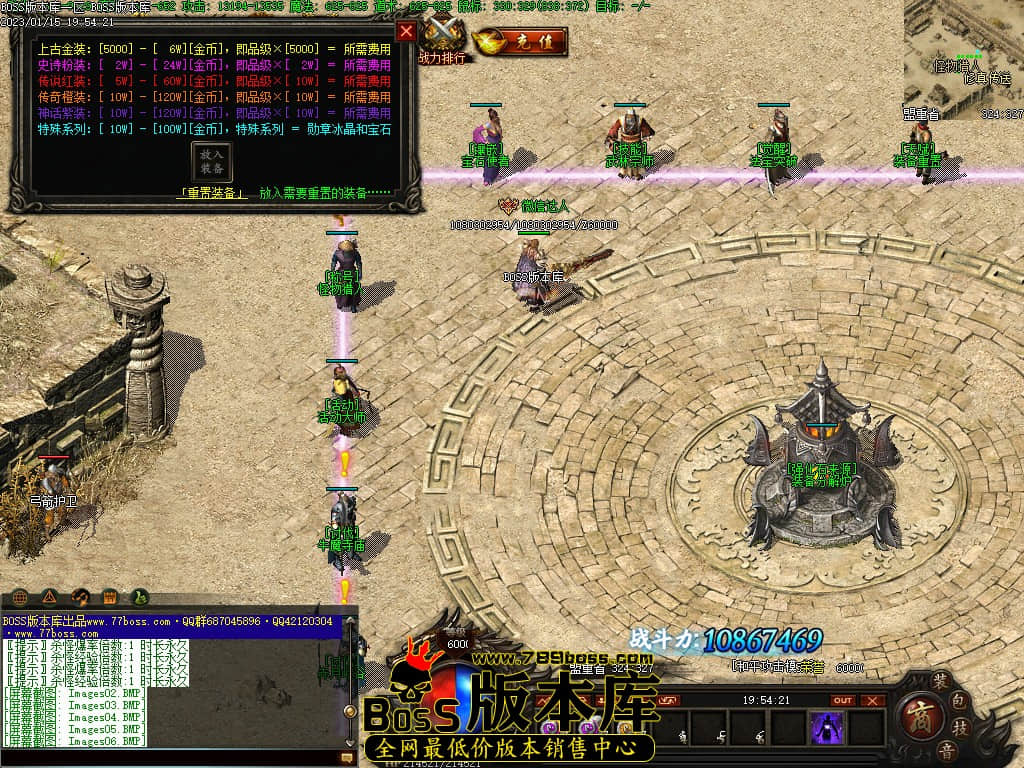
Task: Click the globe icon above the chat
Action: [20, 597]
